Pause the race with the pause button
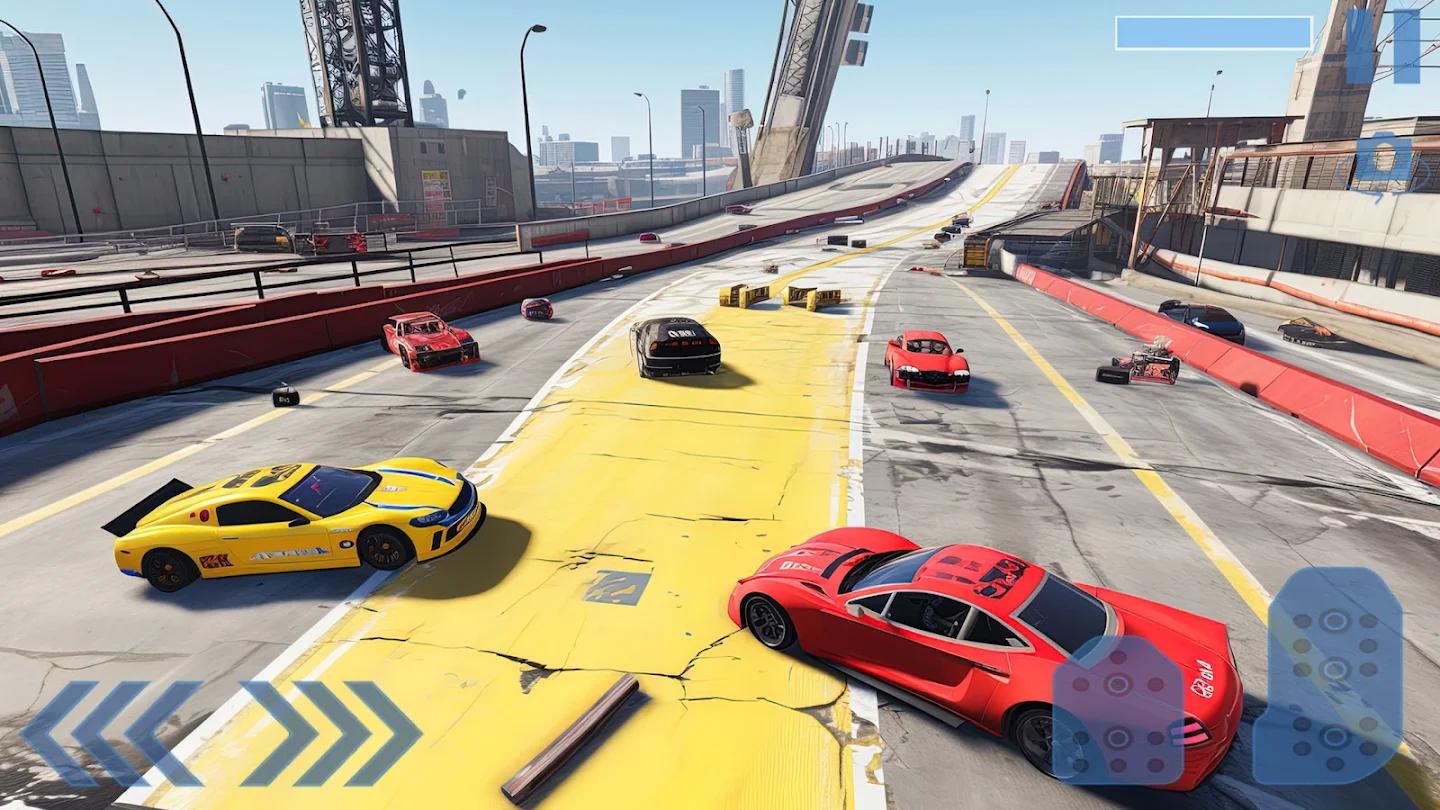Screen dimensions: 1440x810 click(x=1382, y=46)
